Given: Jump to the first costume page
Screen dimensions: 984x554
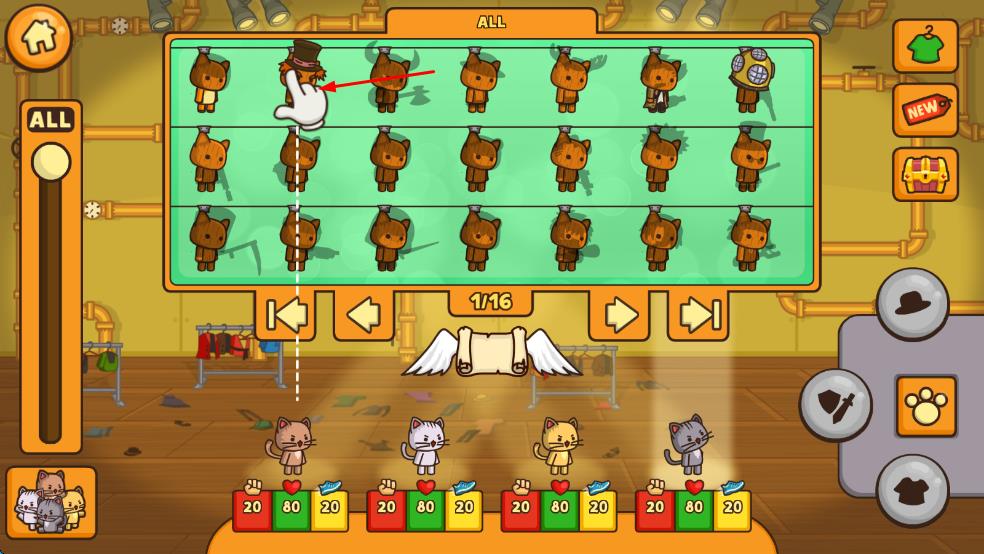Looking at the screenshot, I should point(285,315).
